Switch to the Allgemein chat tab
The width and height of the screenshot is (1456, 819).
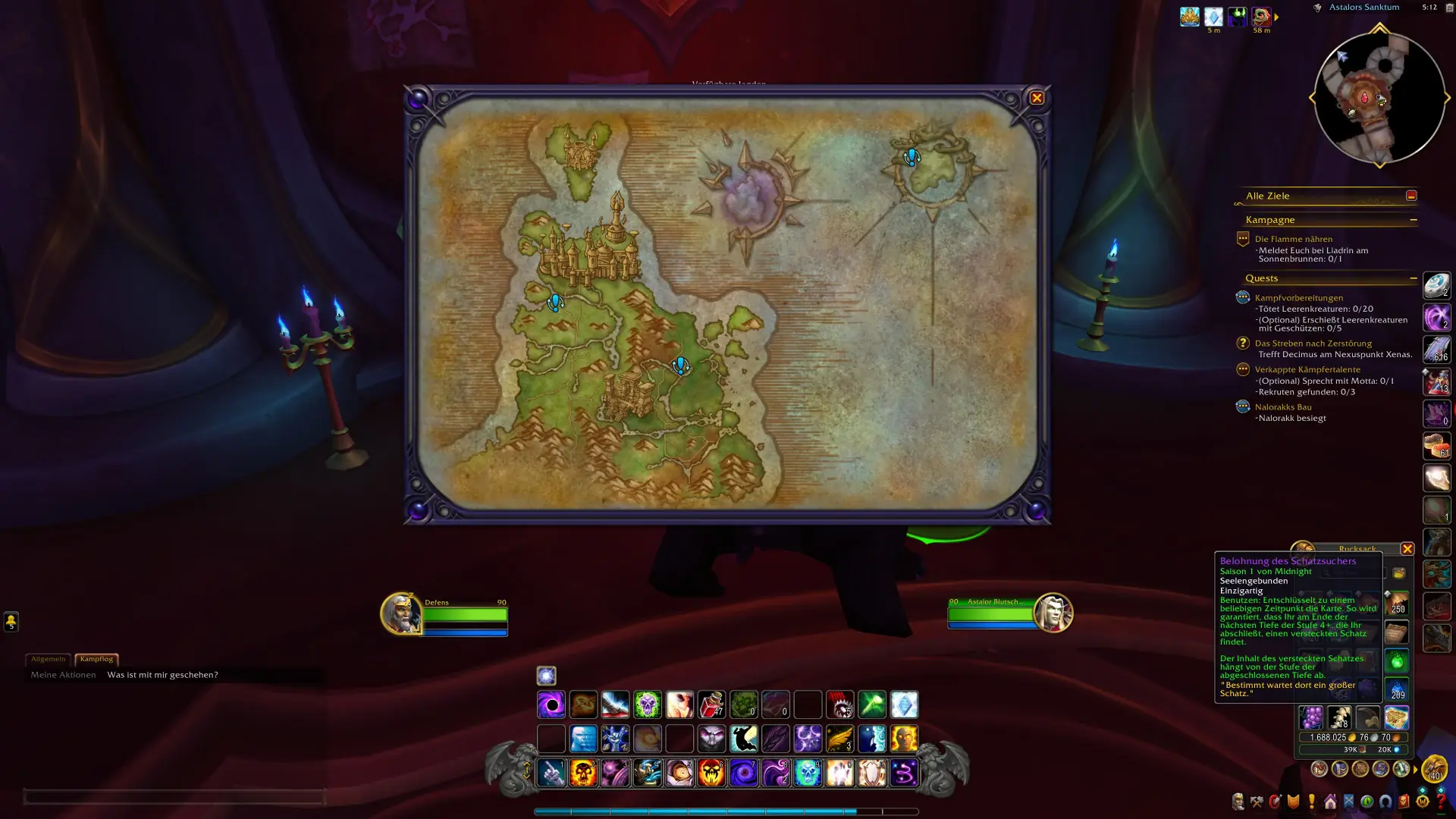tap(49, 659)
